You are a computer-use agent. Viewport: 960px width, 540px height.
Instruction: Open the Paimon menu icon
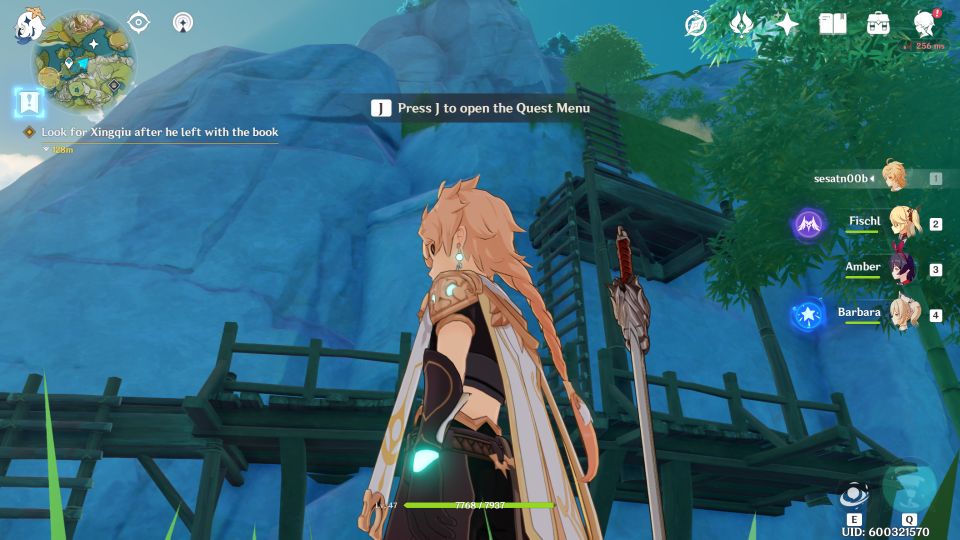[x=26, y=26]
